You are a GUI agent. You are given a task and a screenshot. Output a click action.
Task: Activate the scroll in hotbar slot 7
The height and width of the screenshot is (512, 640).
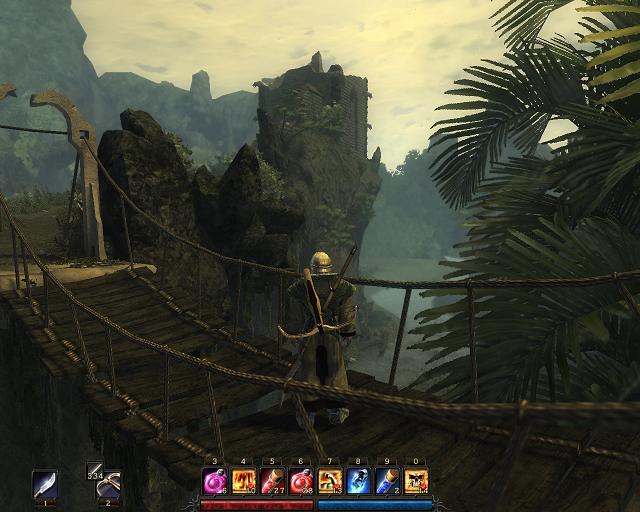pyautogui.click(x=330, y=482)
